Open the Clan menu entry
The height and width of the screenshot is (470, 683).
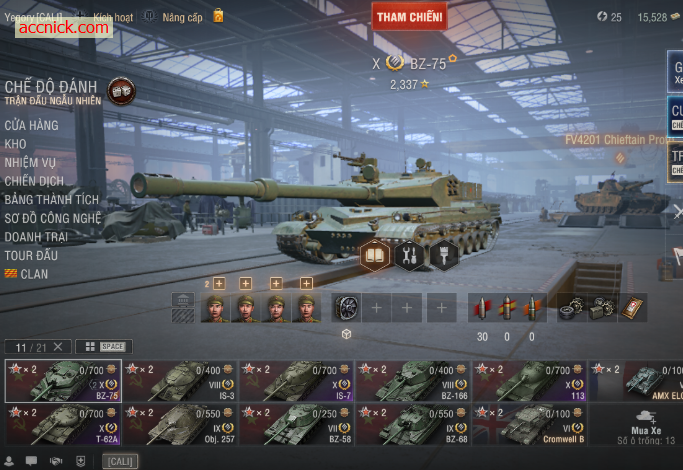[x=33, y=273]
